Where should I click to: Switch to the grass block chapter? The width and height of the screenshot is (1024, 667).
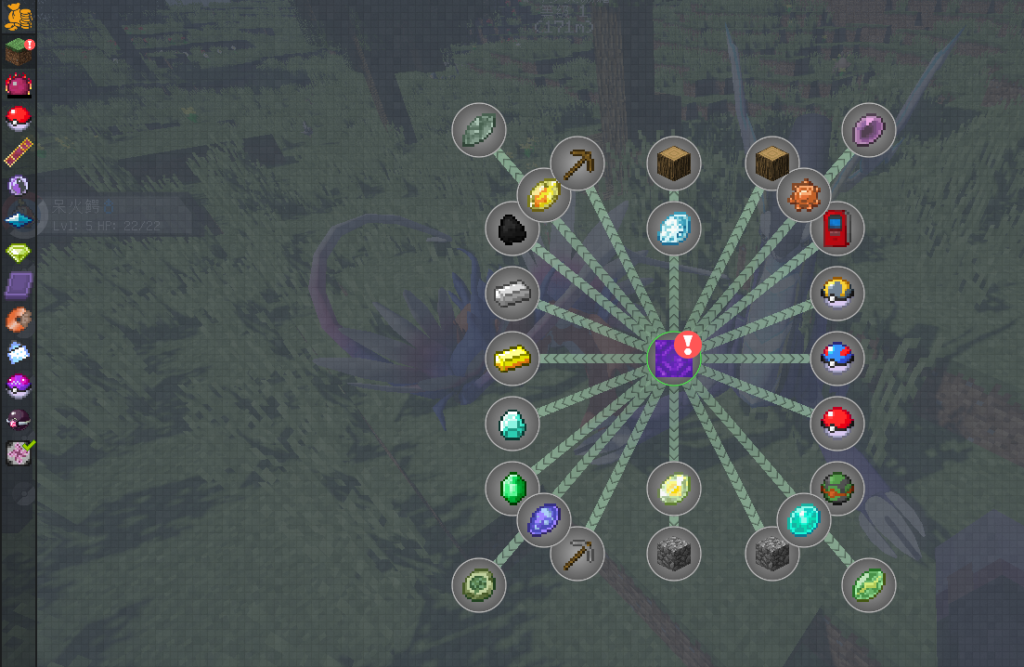pos(18,50)
